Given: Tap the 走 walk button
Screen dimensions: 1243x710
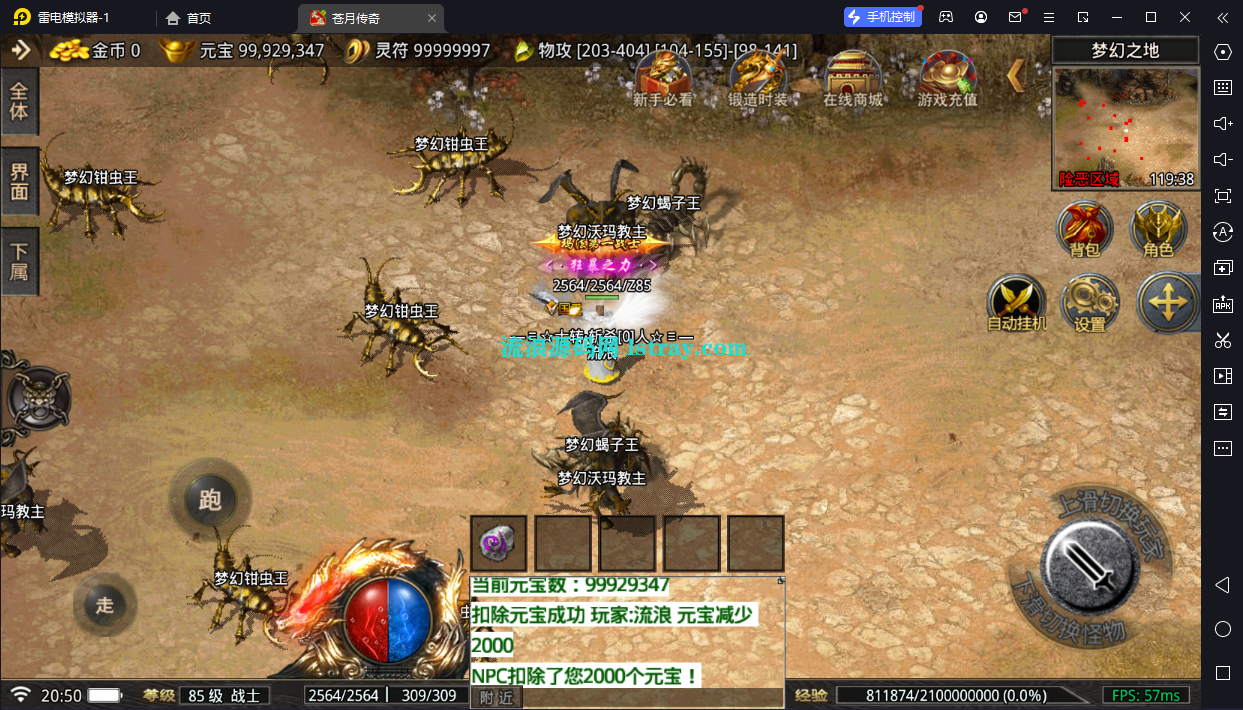Looking at the screenshot, I should click(105, 604).
